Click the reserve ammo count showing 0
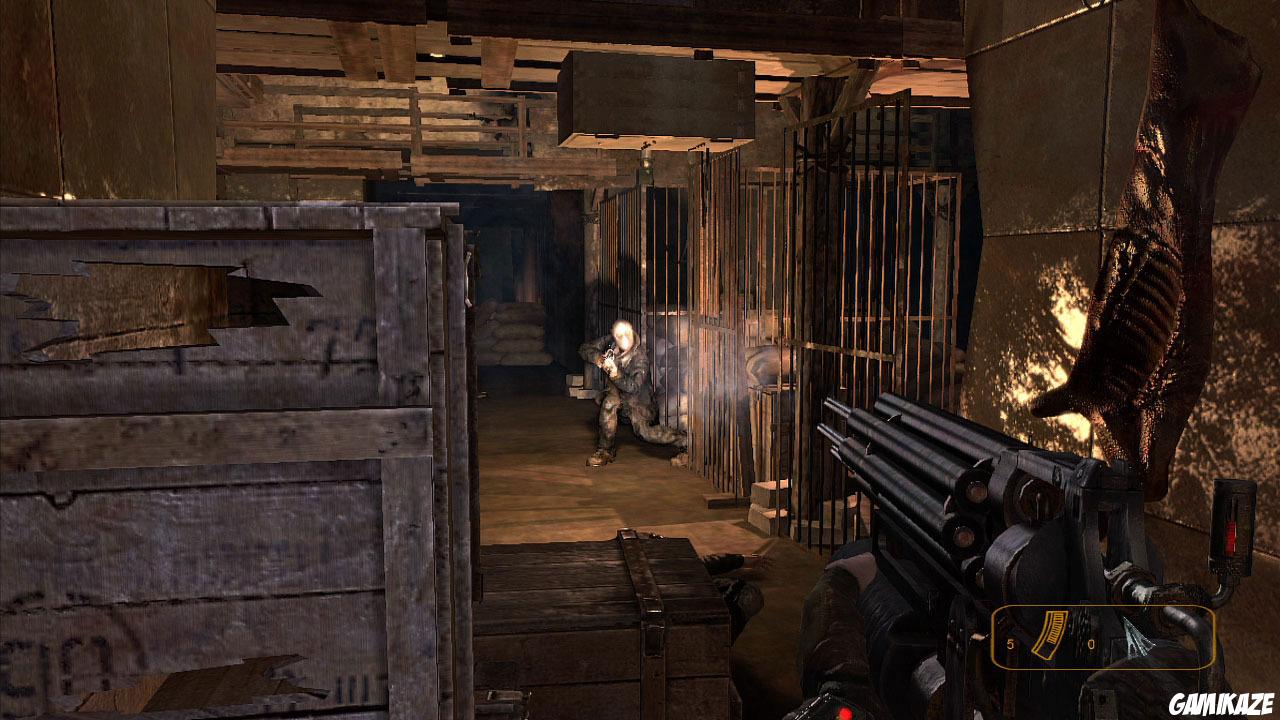This screenshot has width=1280, height=720. [x=1090, y=645]
